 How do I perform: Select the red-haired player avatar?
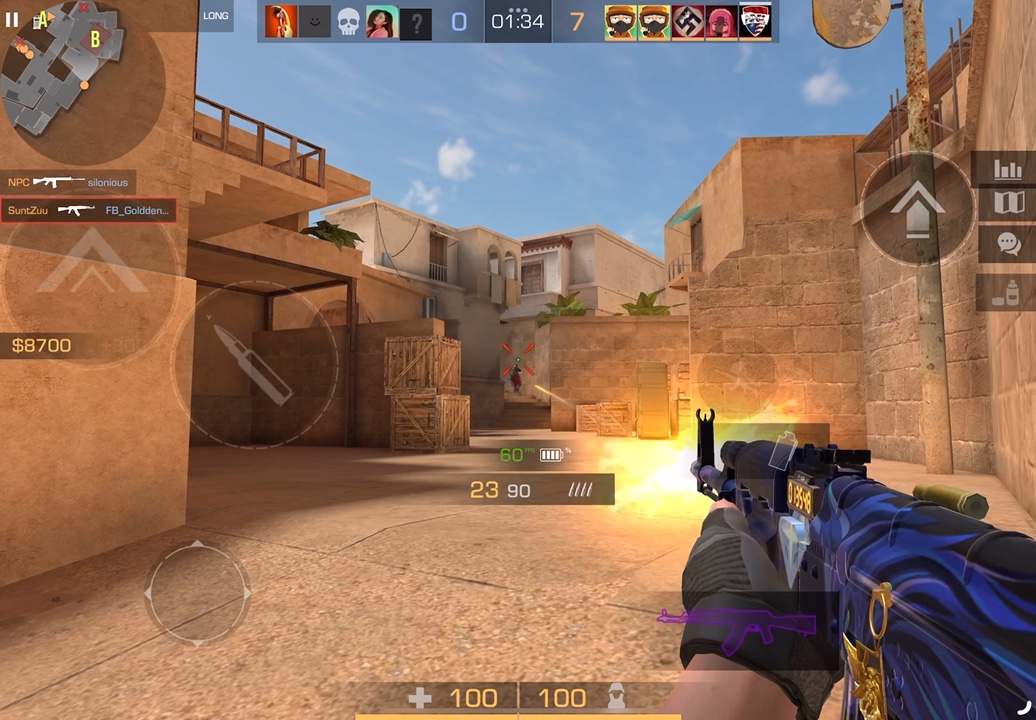281,21
